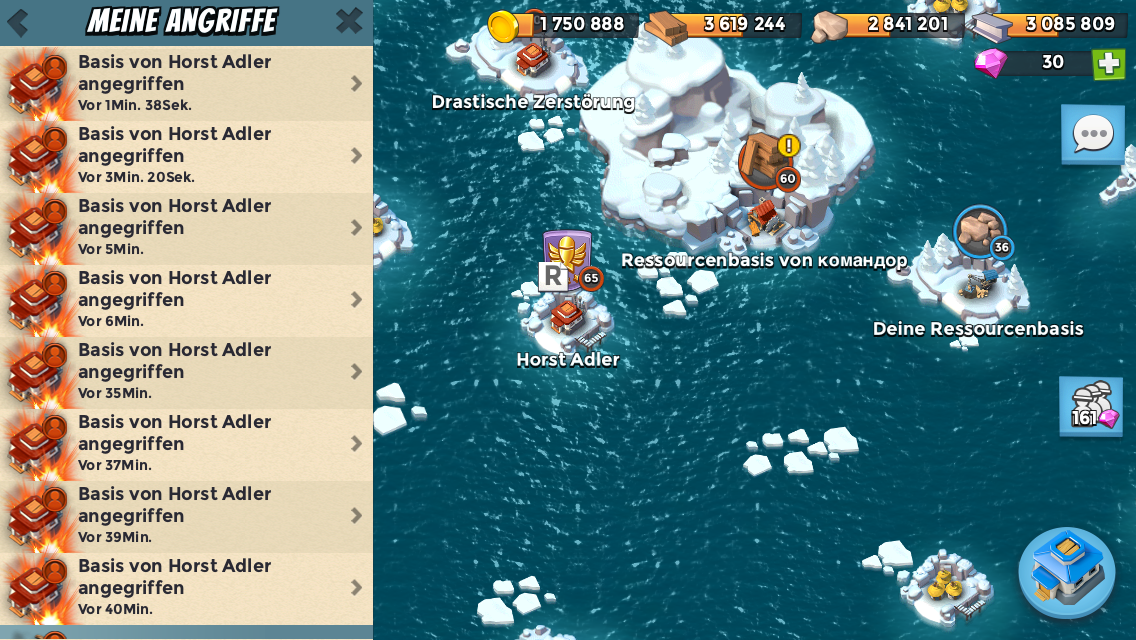Open the attack entry from 37 Min. ago
Screen dimensions: 1136x640
click(186, 443)
